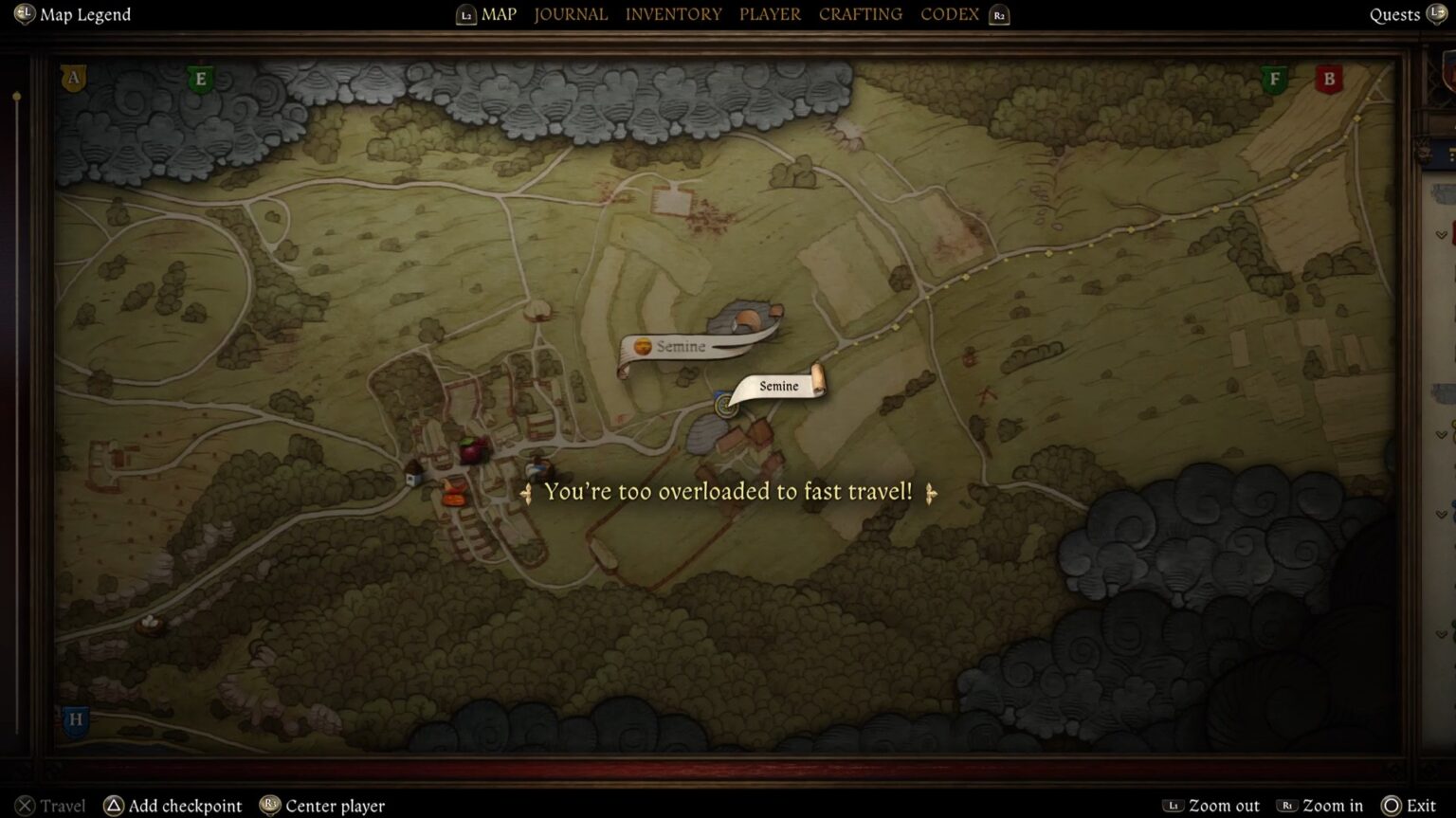
Task: Show the Quests panel
Action: coord(1394,15)
